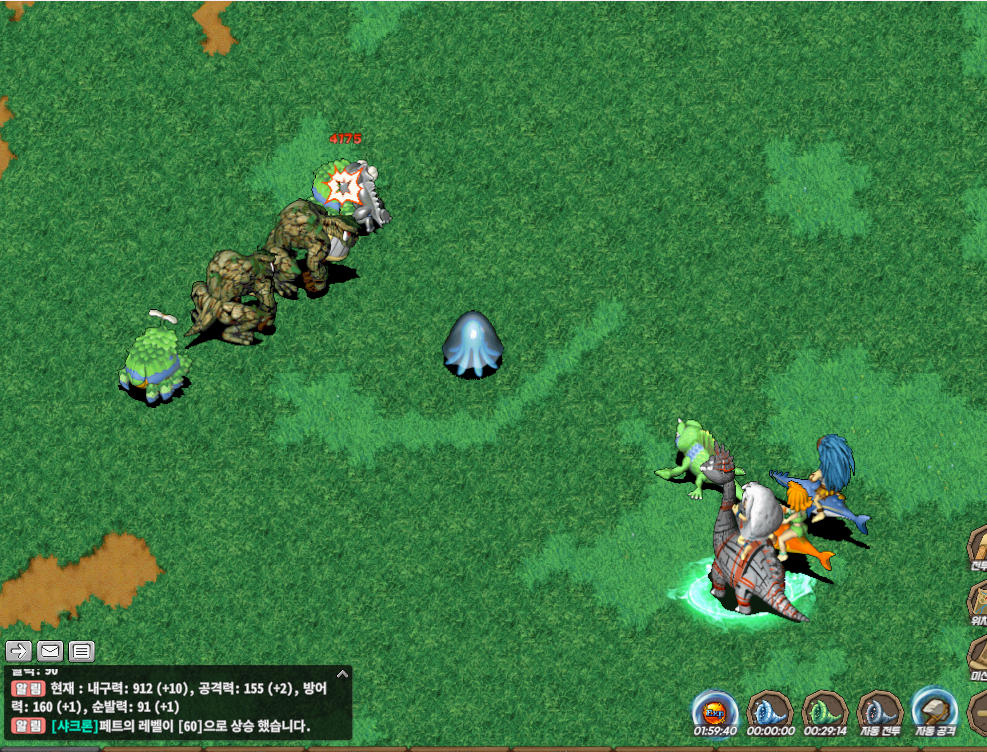Click the Exp boost orb icon

(x=714, y=711)
